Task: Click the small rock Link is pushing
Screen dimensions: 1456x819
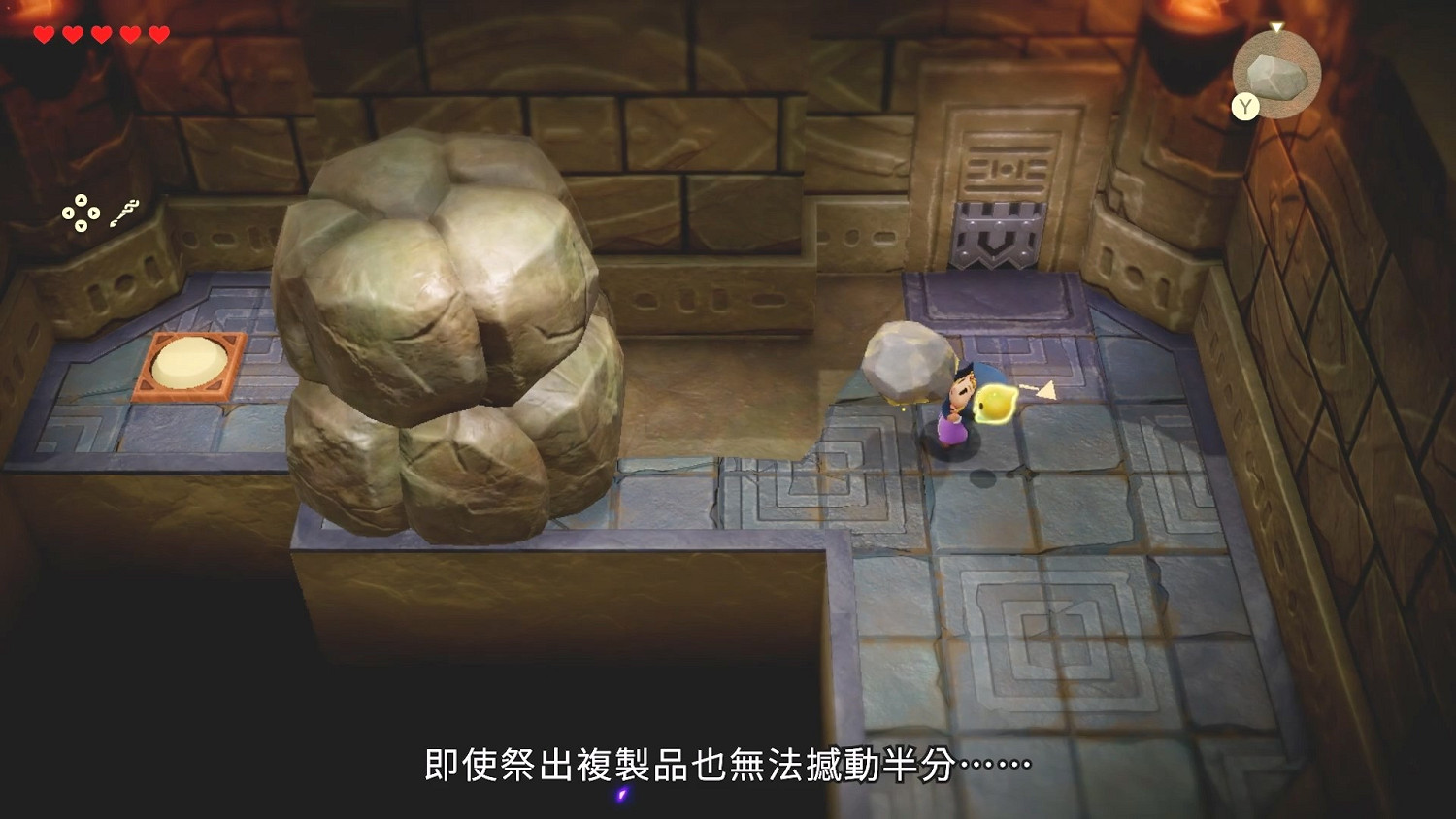Action: [908, 364]
